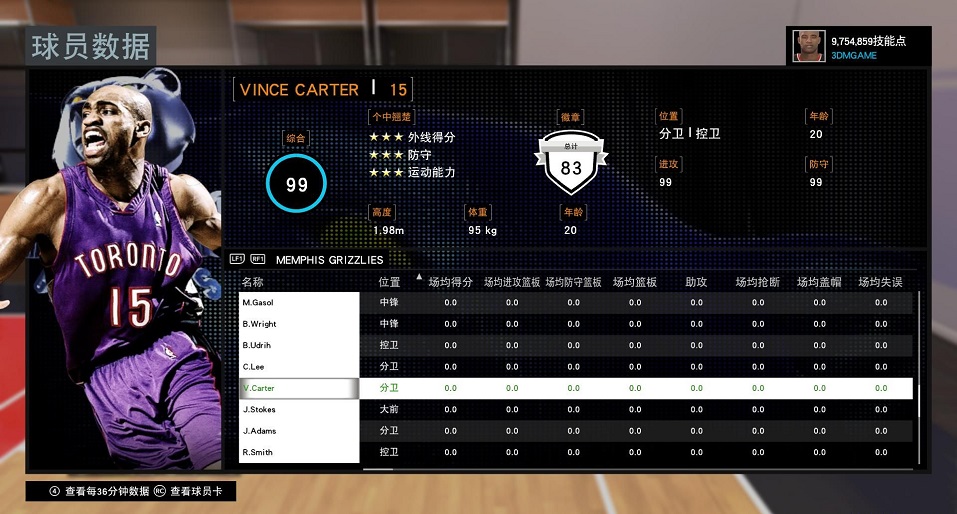Sort by 场均防守篮板 column header
957x514 pixels.
pyautogui.click(x=573, y=282)
